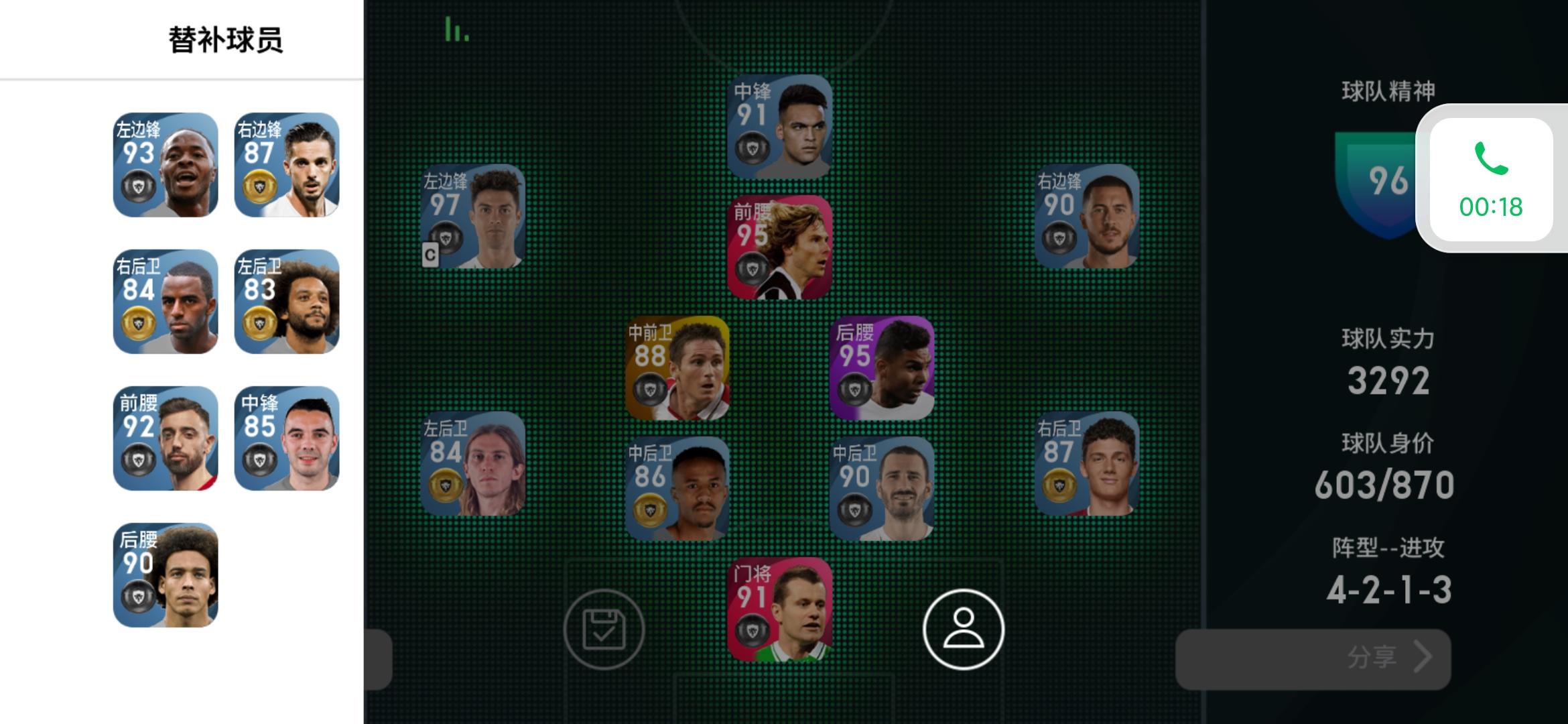
Task: Tap the black ball badge on the goalkeeper card
Action: tap(753, 630)
